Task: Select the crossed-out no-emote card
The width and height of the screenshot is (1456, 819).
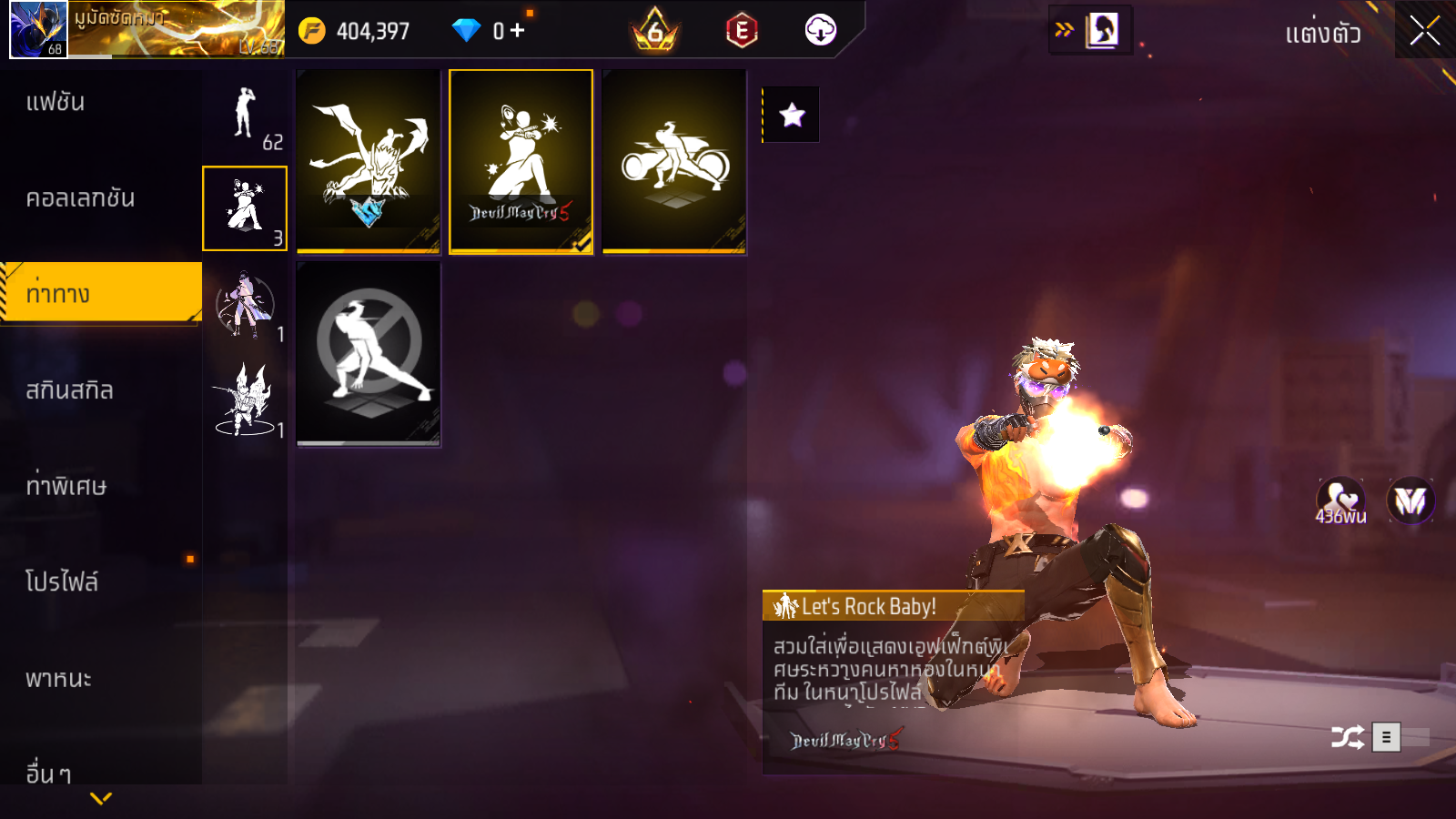Action: click(369, 354)
